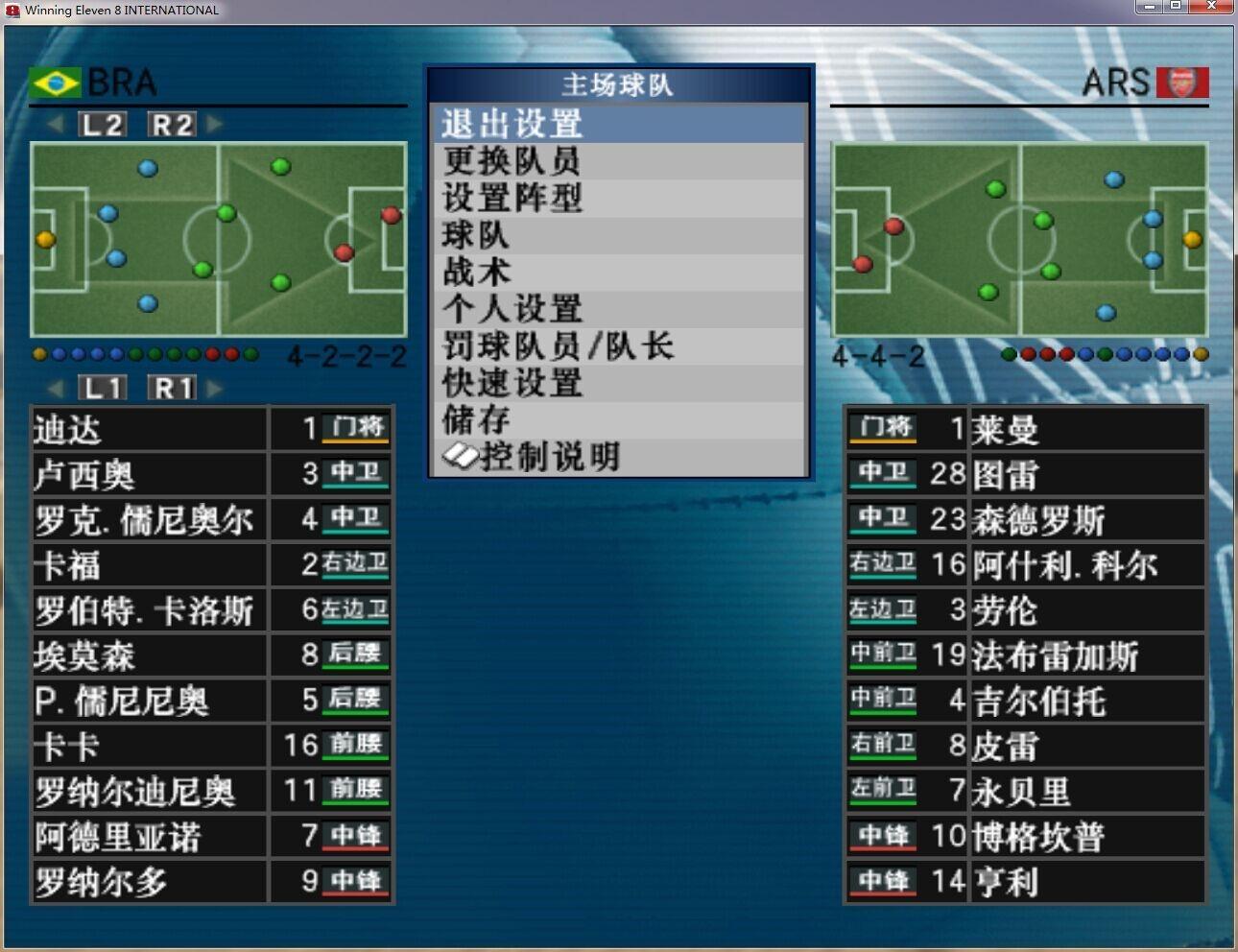Select 法布雷加斯 number 19 row
Viewport: 1238px width, 952px height.
pyautogui.click(x=1024, y=655)
